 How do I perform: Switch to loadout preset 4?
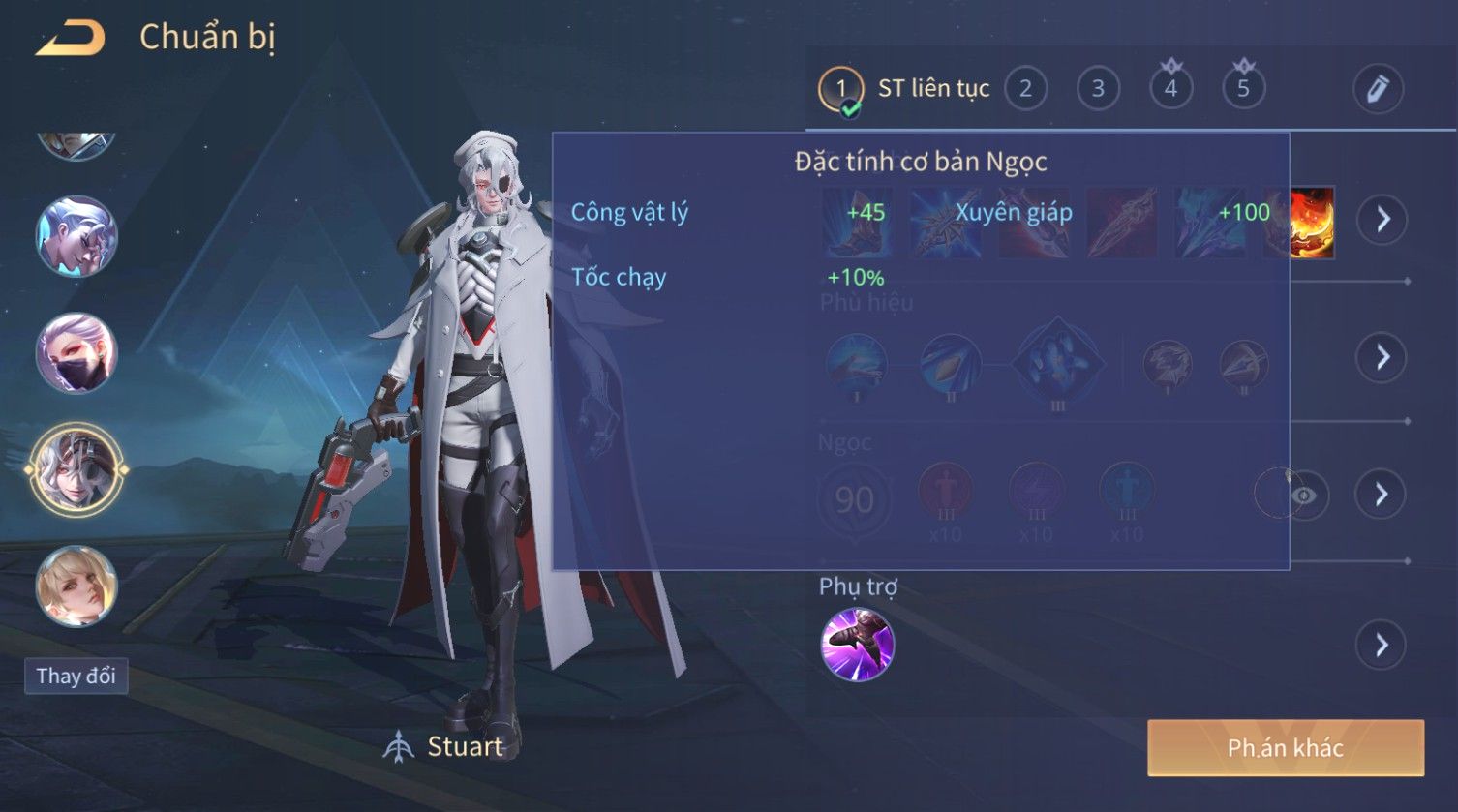click(x=1170, y=89)
